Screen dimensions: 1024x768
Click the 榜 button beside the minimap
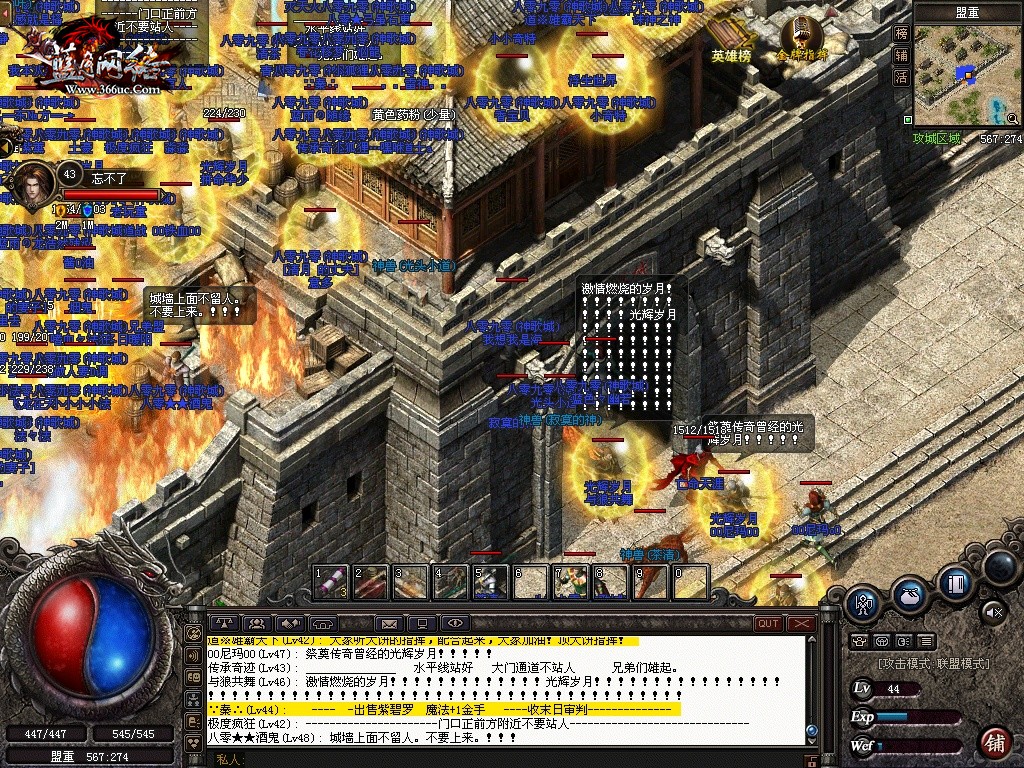click(902, 33)
